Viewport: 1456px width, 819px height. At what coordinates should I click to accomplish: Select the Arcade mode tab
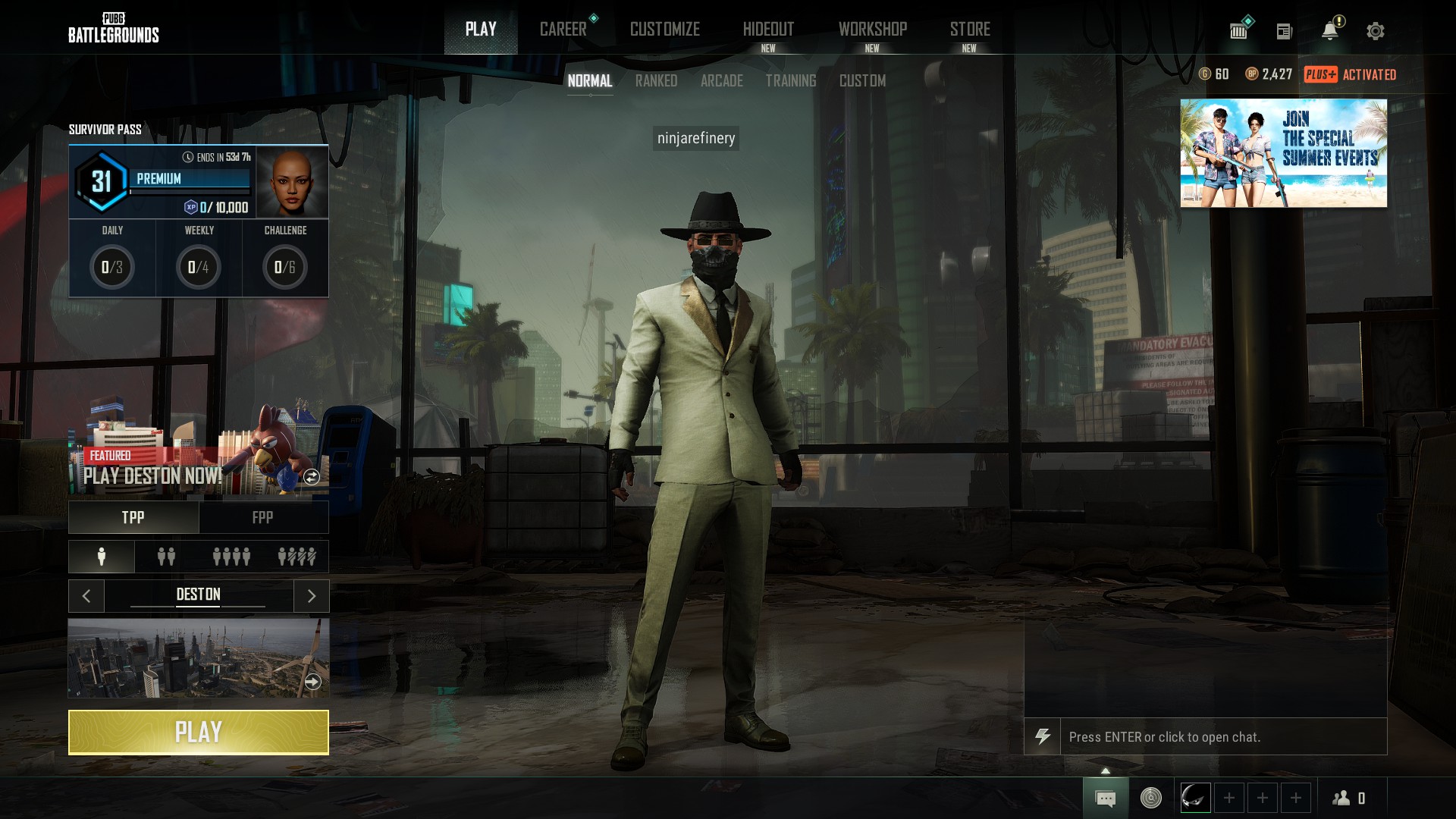pos(721,80)
